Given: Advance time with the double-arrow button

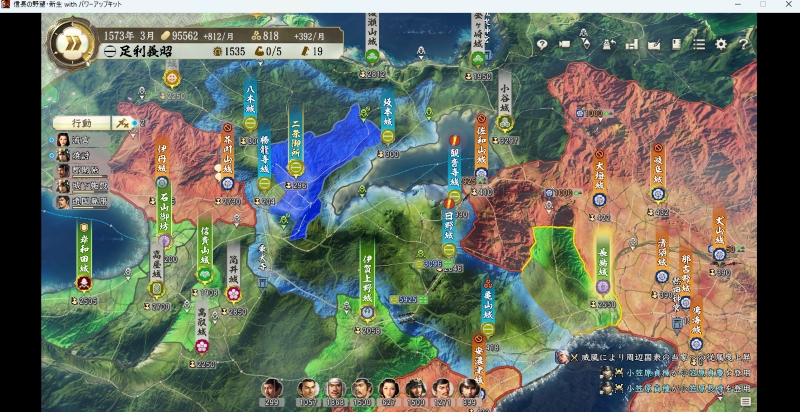Looking at the screenshot, I should 70,42.
